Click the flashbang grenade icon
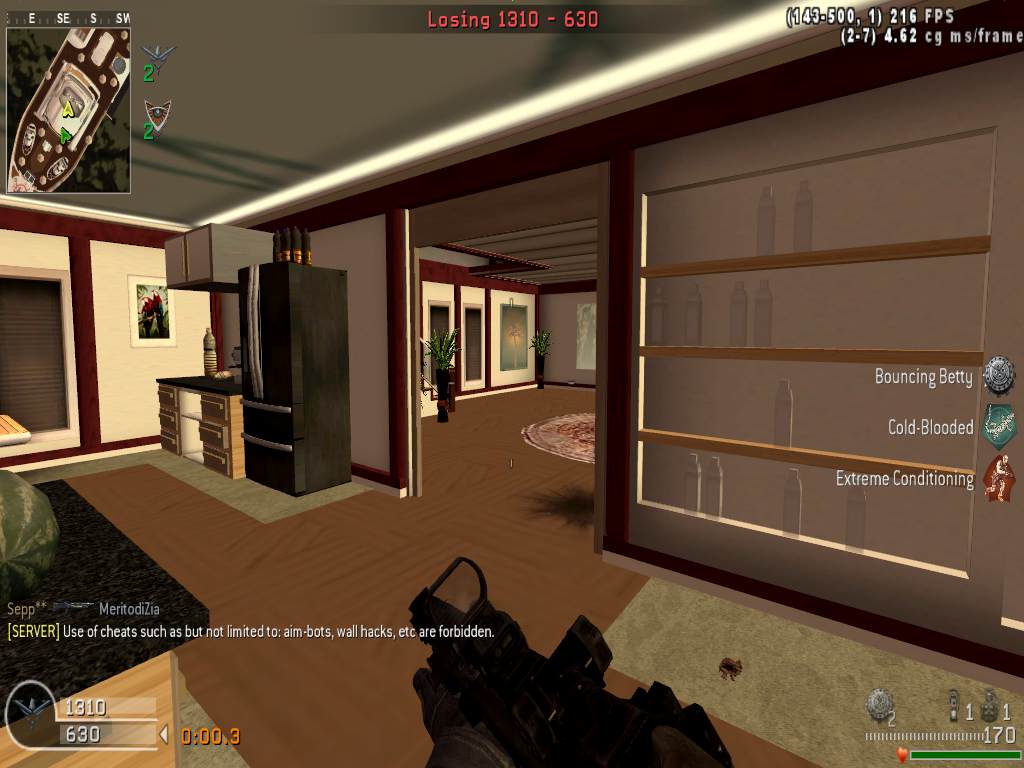 click(x=954, y=705)
